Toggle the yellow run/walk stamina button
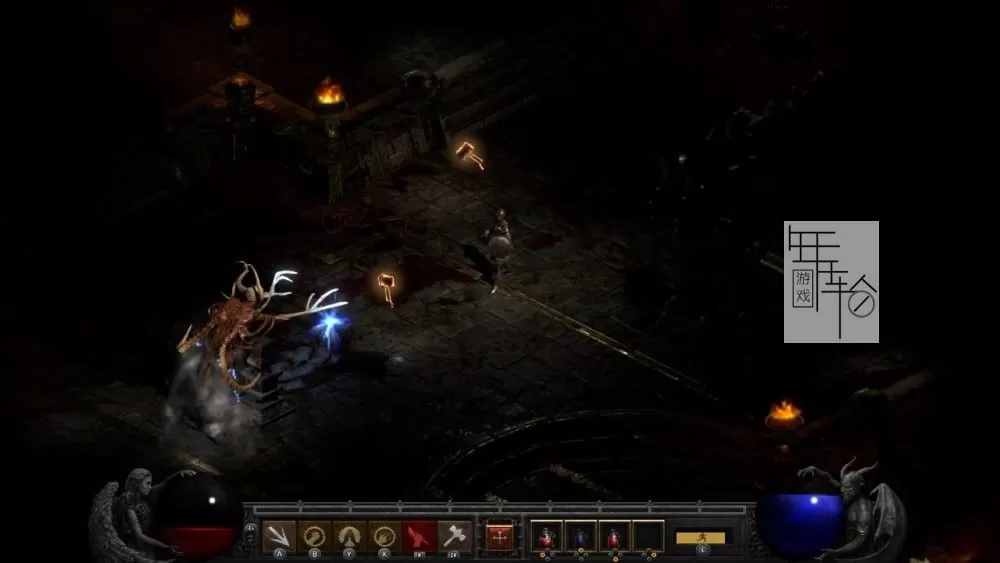This screenshot has height=563, width=1000. (701, 538)
